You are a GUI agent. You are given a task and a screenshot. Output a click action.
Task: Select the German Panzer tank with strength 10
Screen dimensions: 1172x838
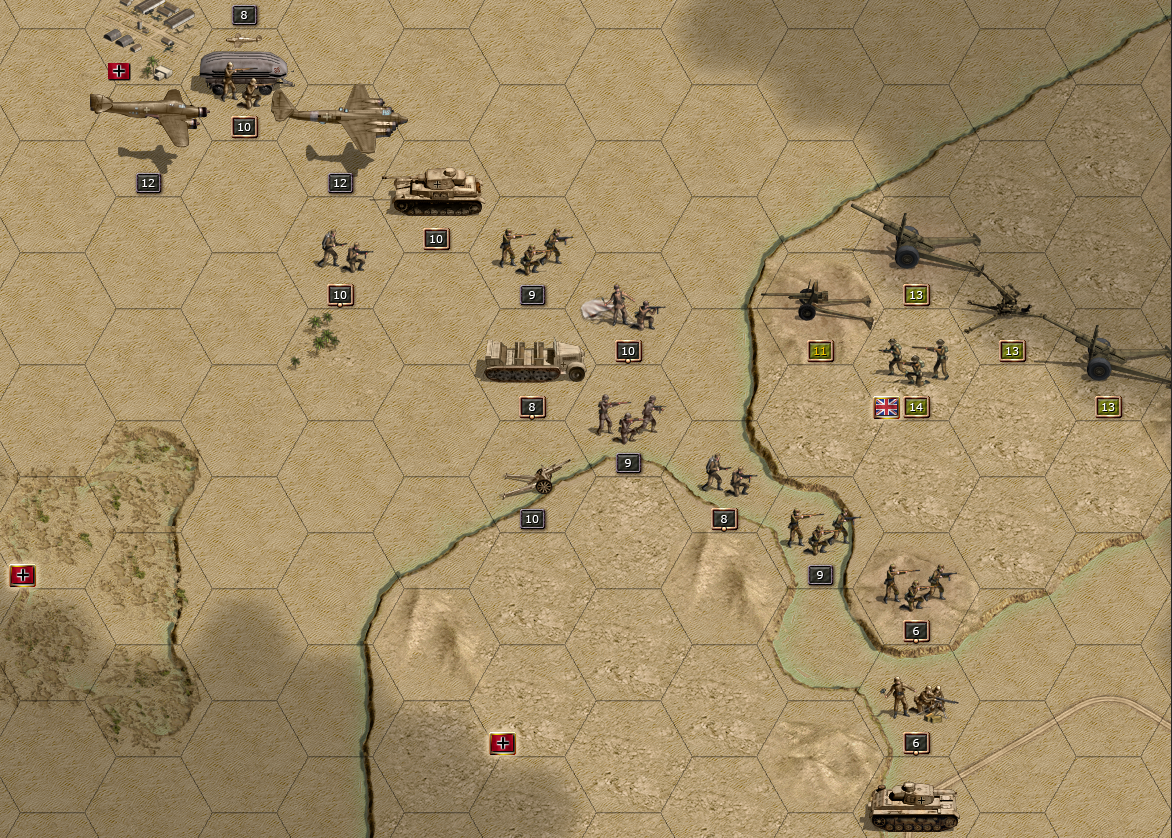click(436, 191)
